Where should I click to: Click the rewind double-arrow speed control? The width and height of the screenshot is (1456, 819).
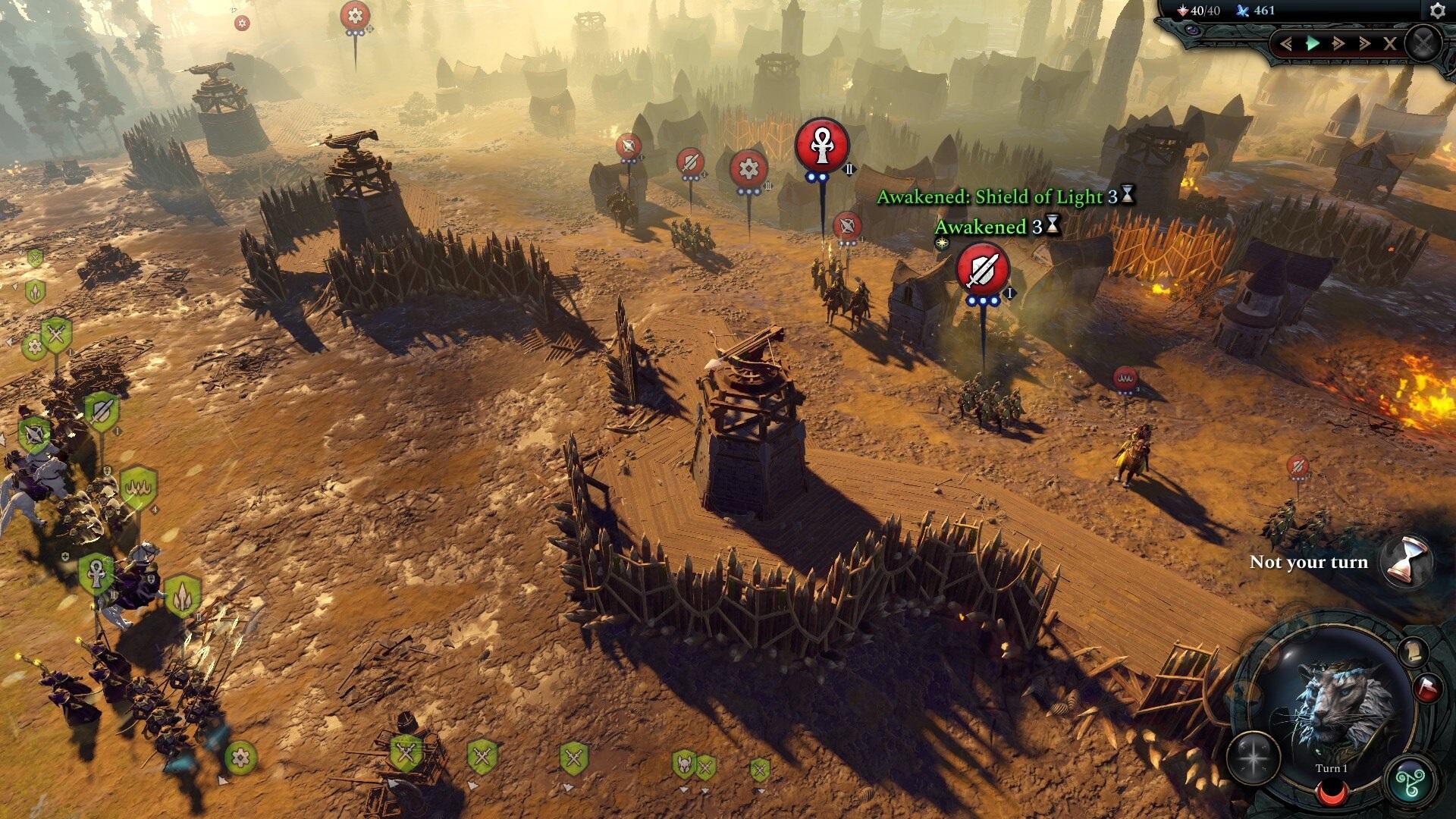(x=1286, y=43)
